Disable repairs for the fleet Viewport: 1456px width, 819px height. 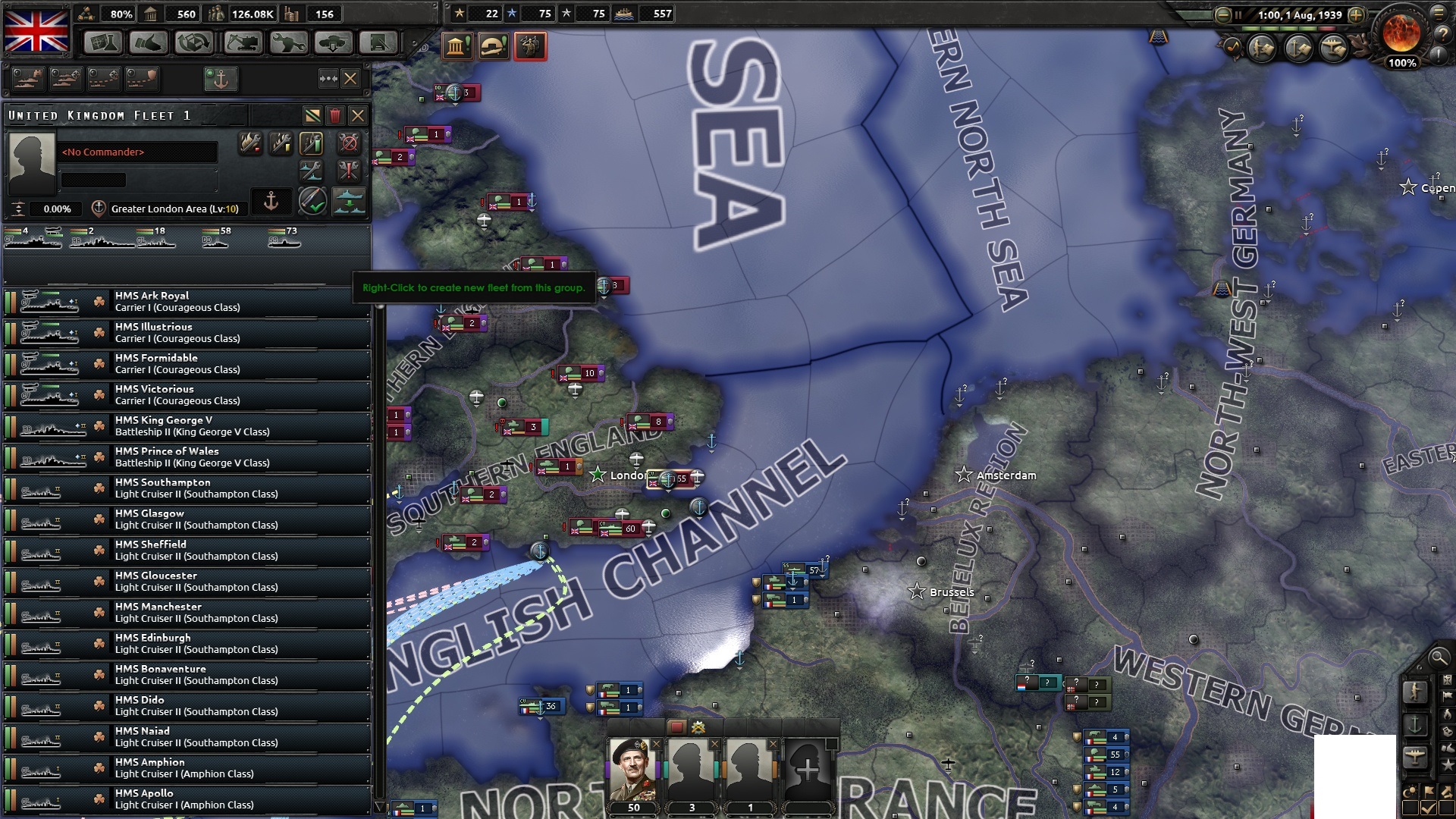[x=347, y=143]
